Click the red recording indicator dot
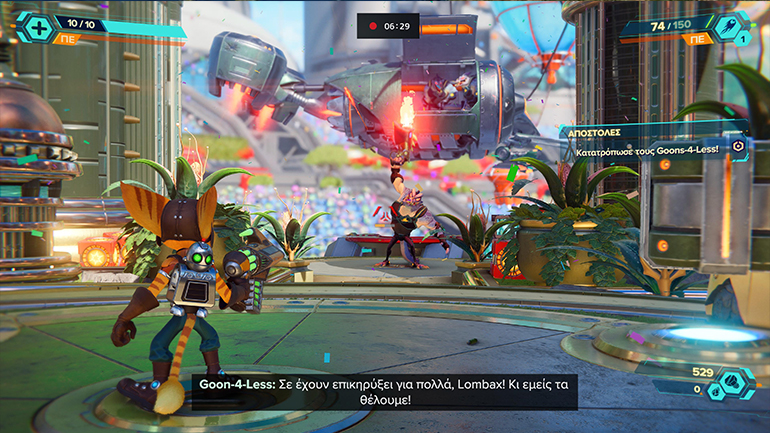 [x=373, y=26]
